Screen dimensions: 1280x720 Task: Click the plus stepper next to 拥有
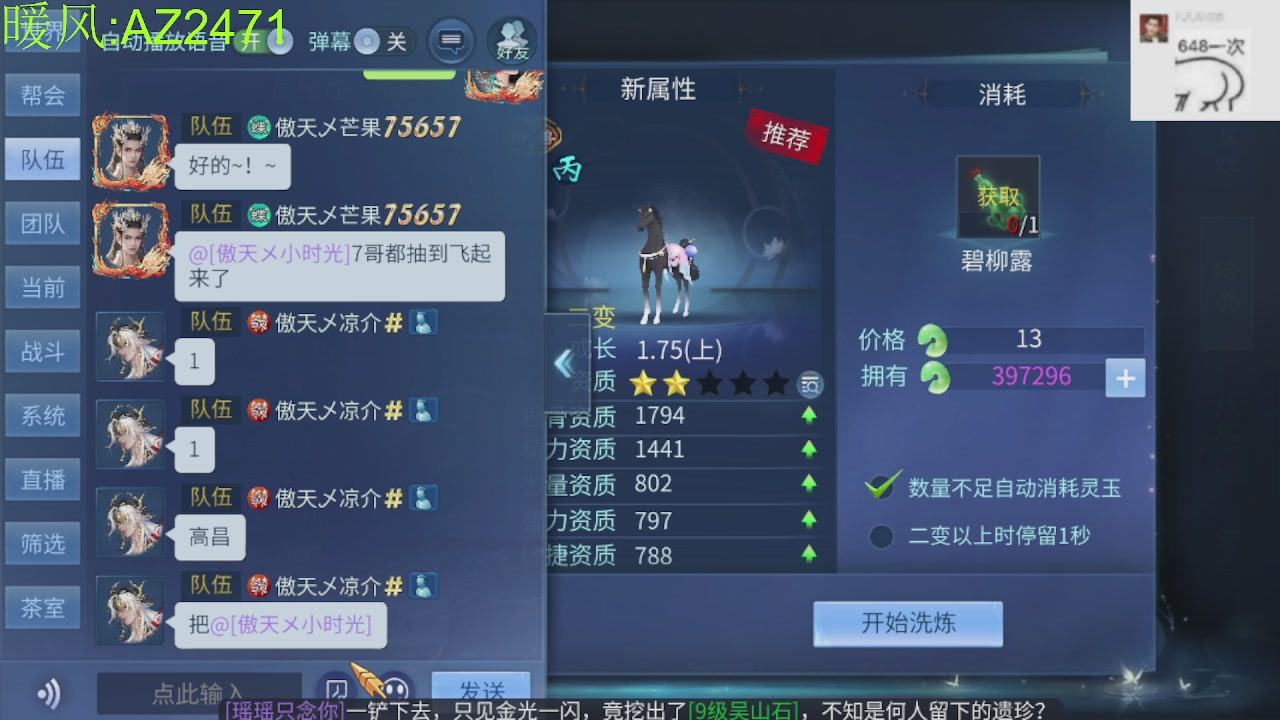pos(1126,378)
